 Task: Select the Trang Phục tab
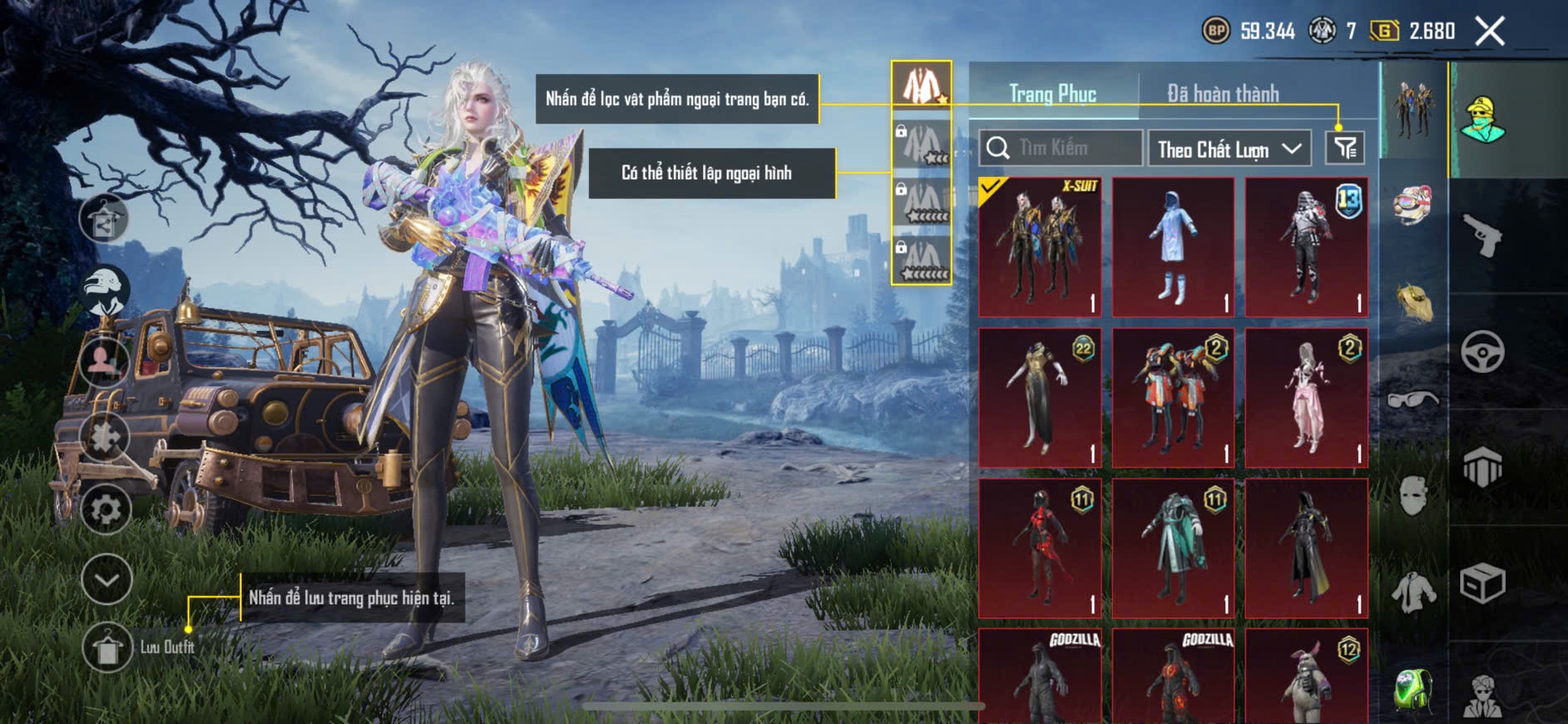pyautogui.click(x=1052, y=93)
